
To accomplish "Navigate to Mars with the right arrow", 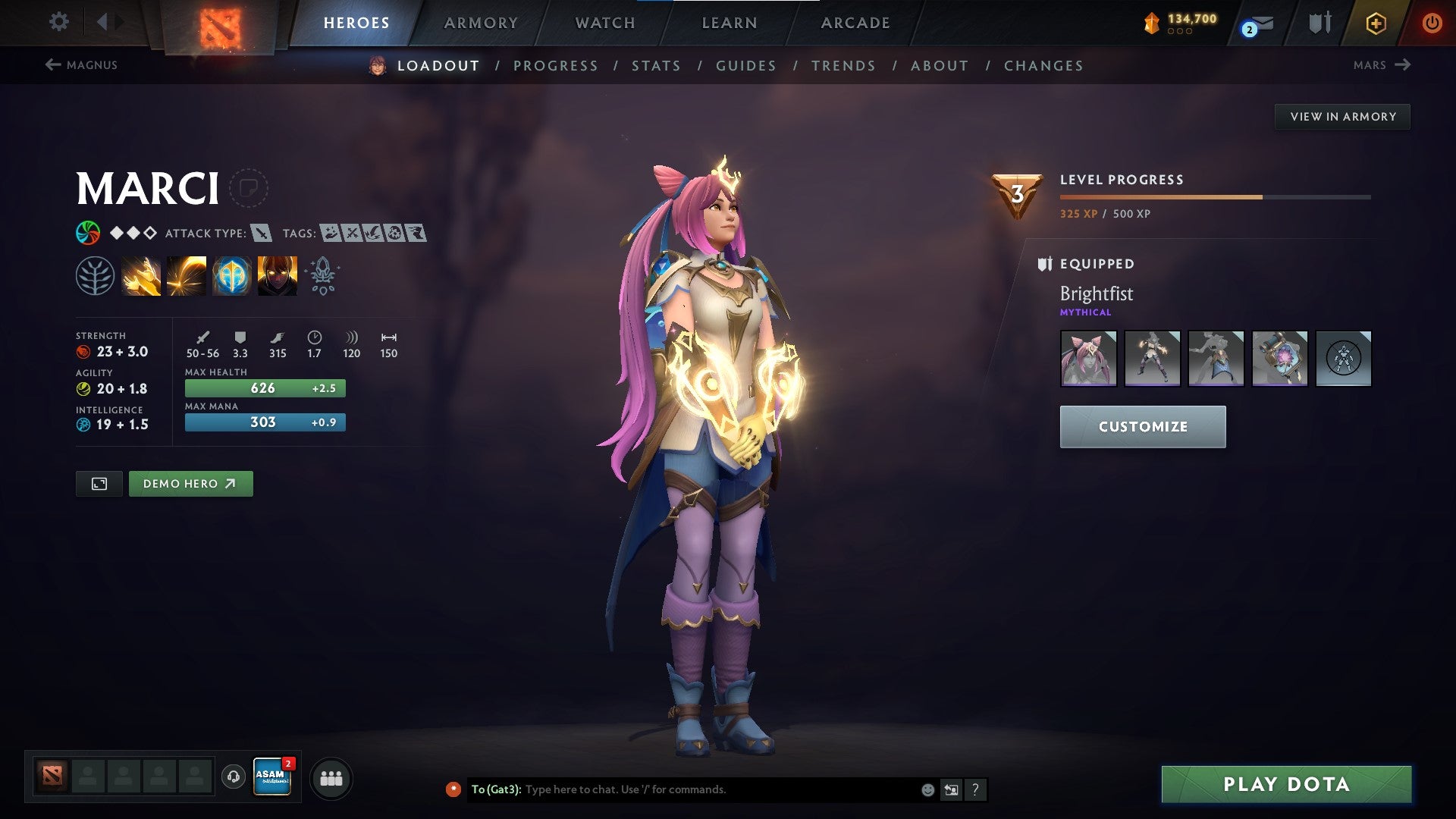I will (x=1404, y=65).
